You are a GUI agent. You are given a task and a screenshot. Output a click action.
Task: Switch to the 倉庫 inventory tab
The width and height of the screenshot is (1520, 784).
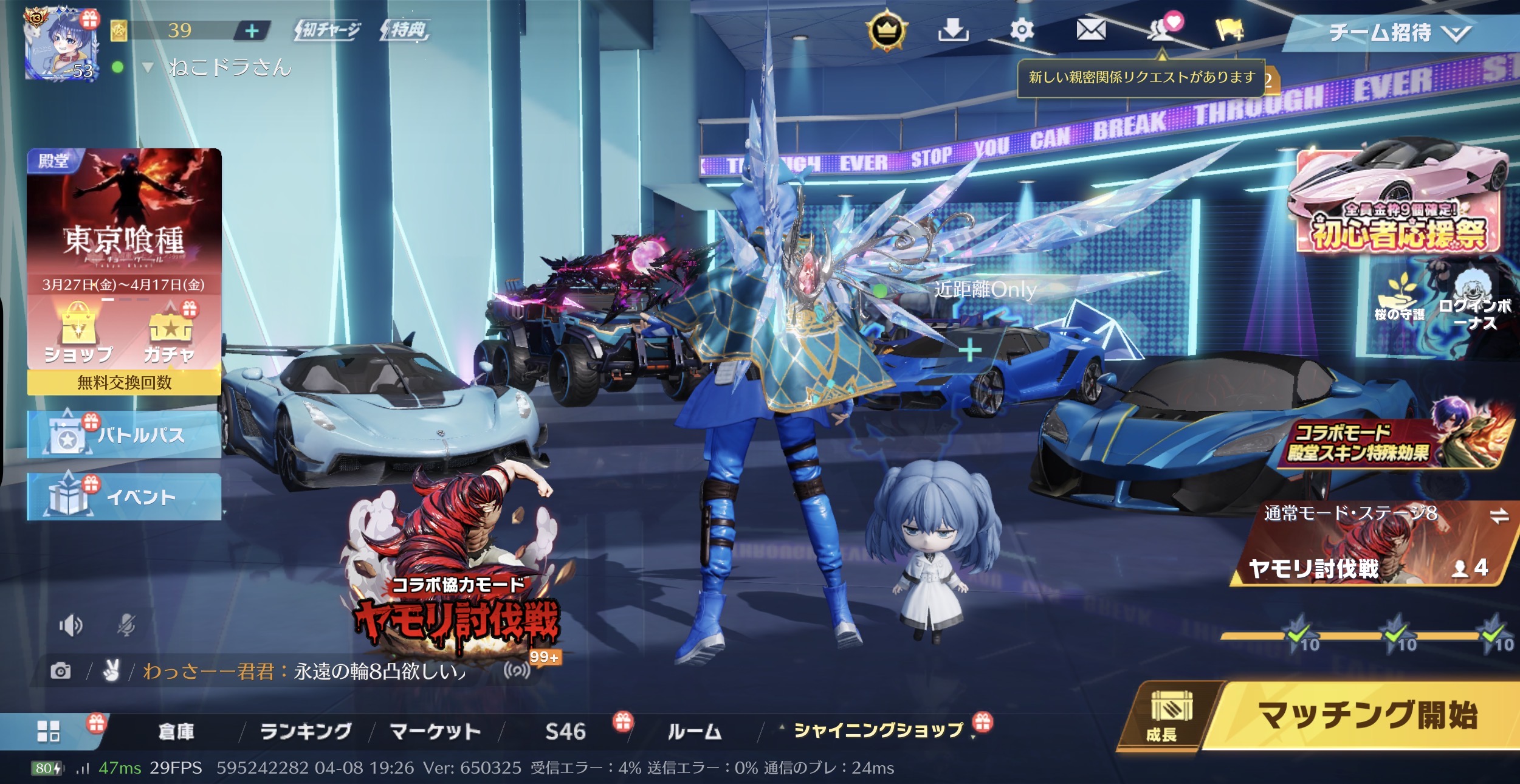point(176,732)
